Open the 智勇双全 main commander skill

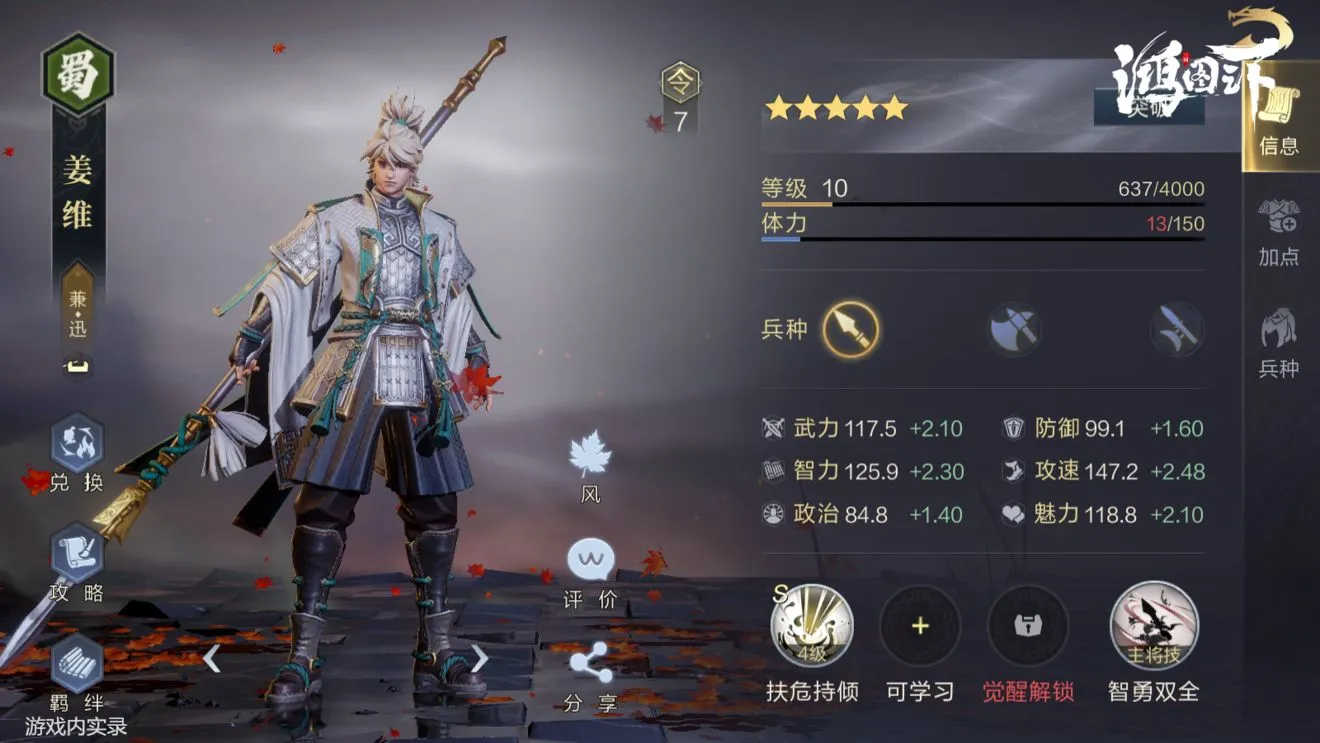coord(1152,626)
